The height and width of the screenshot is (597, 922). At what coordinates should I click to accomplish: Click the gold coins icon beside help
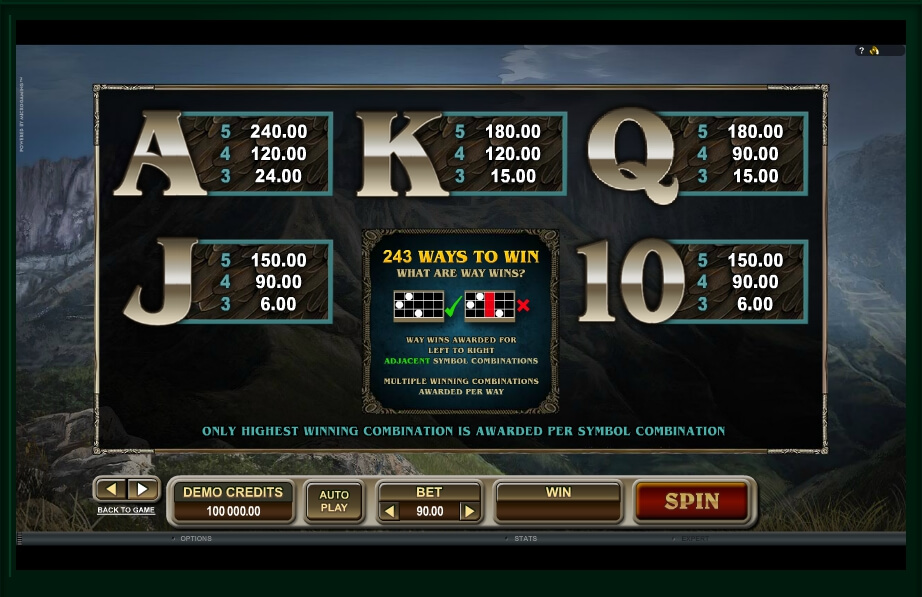(x=874, y=51)
